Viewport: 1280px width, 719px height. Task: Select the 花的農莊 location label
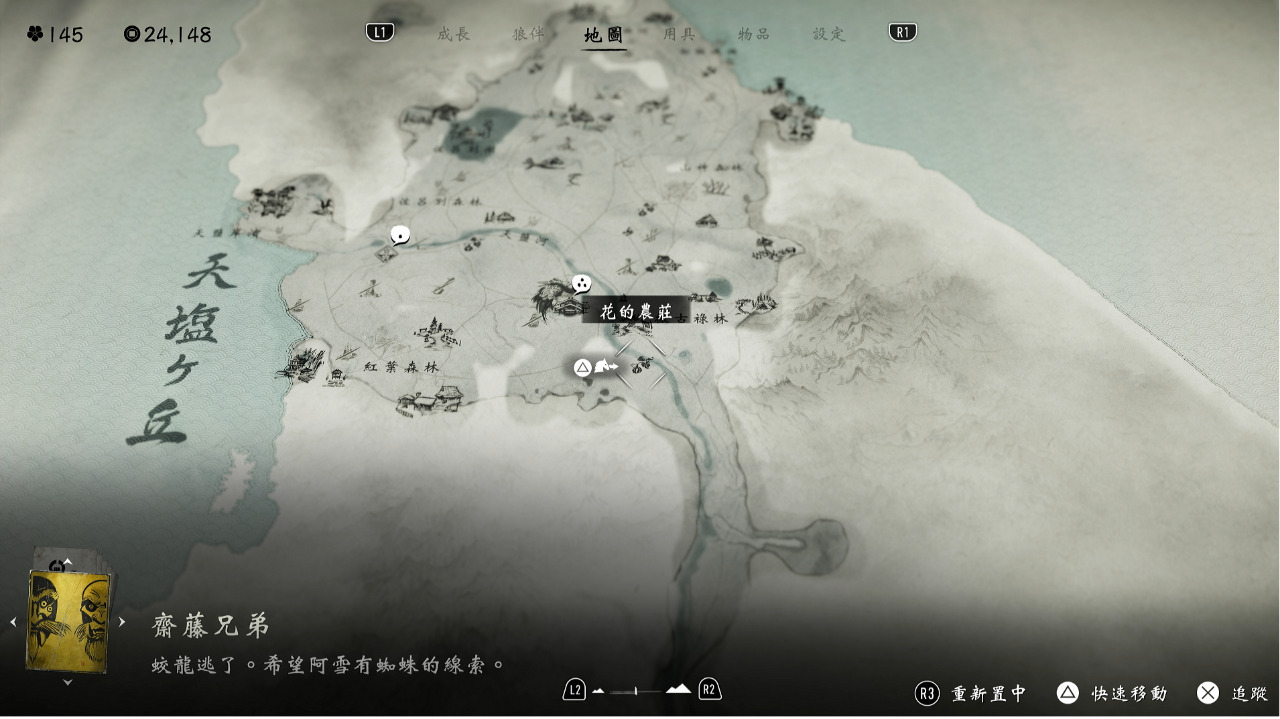coord(635,311)
